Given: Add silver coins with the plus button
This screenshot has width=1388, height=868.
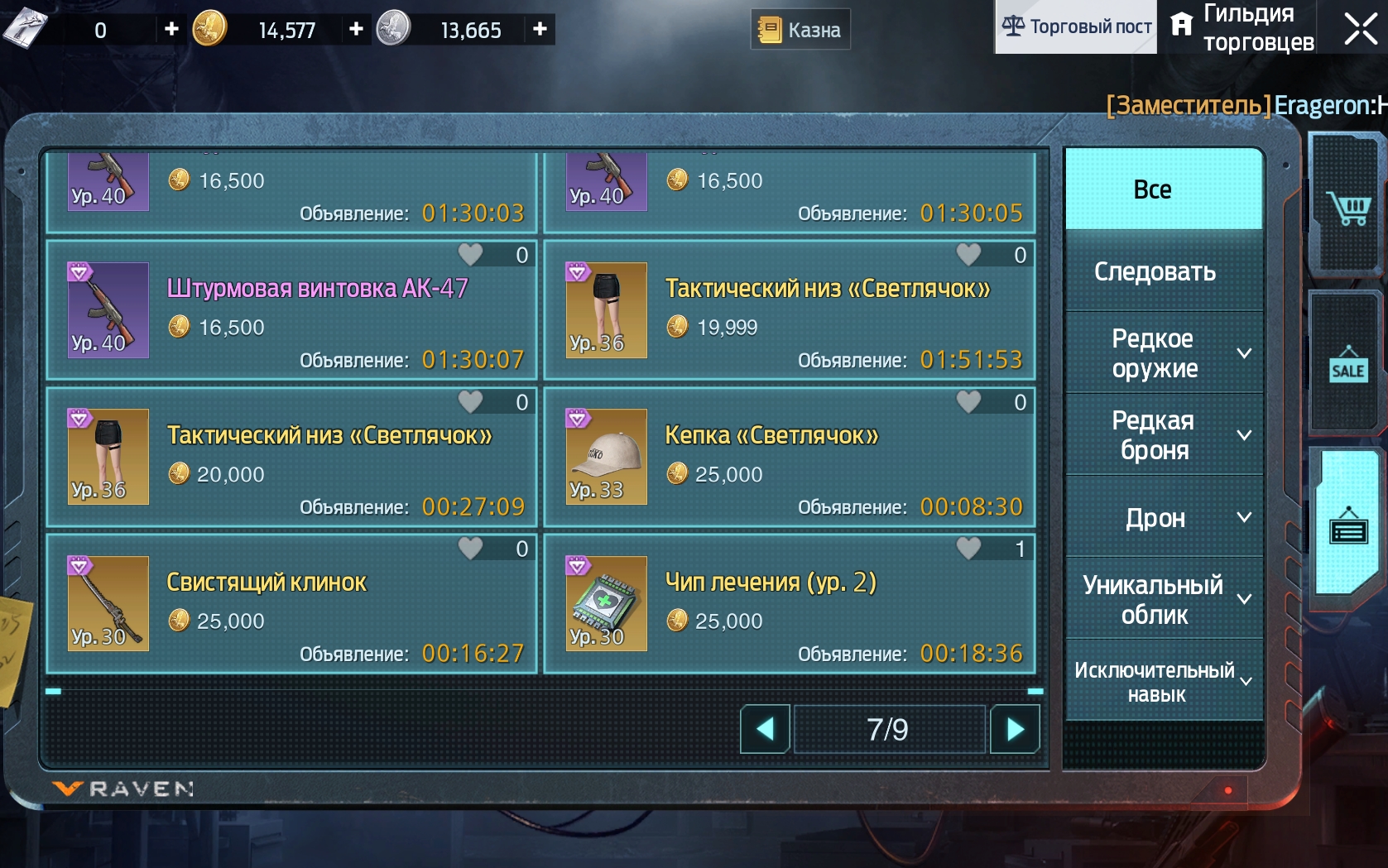Looking at the screenshot, I should tap(540, 29).
